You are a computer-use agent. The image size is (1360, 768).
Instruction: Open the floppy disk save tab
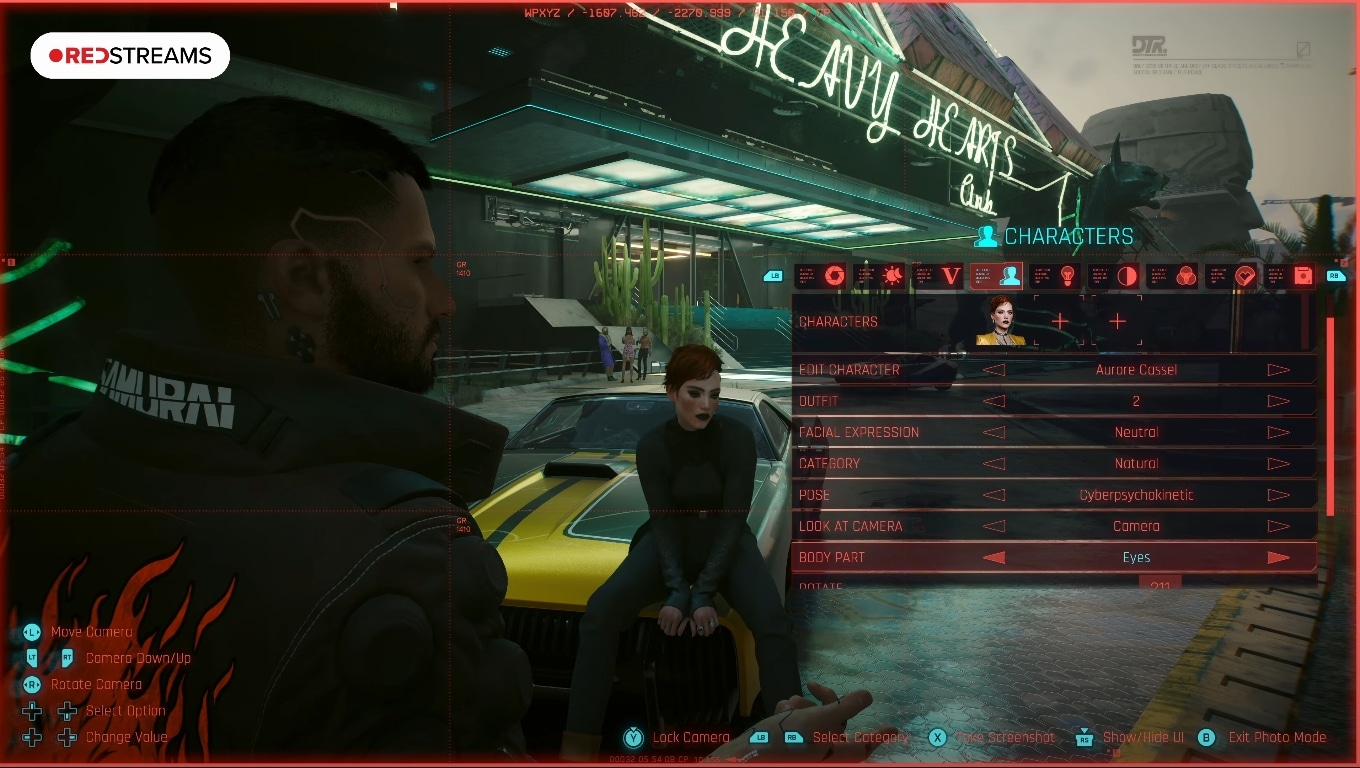point(1302,276)
